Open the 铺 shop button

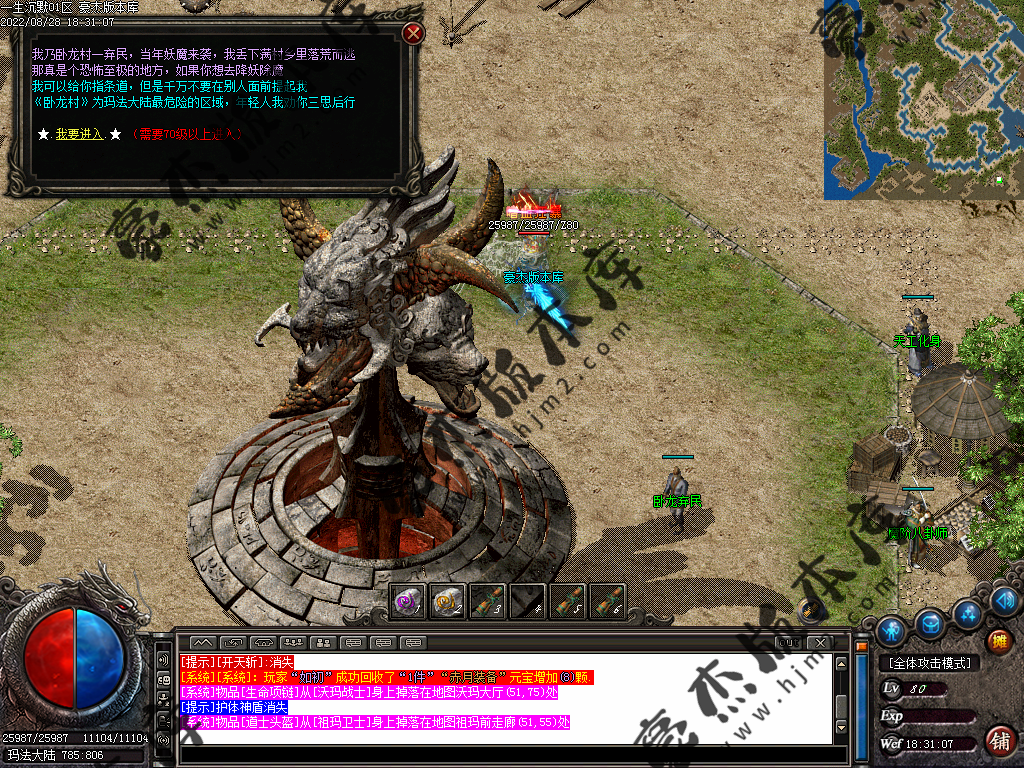coord(998,741)
